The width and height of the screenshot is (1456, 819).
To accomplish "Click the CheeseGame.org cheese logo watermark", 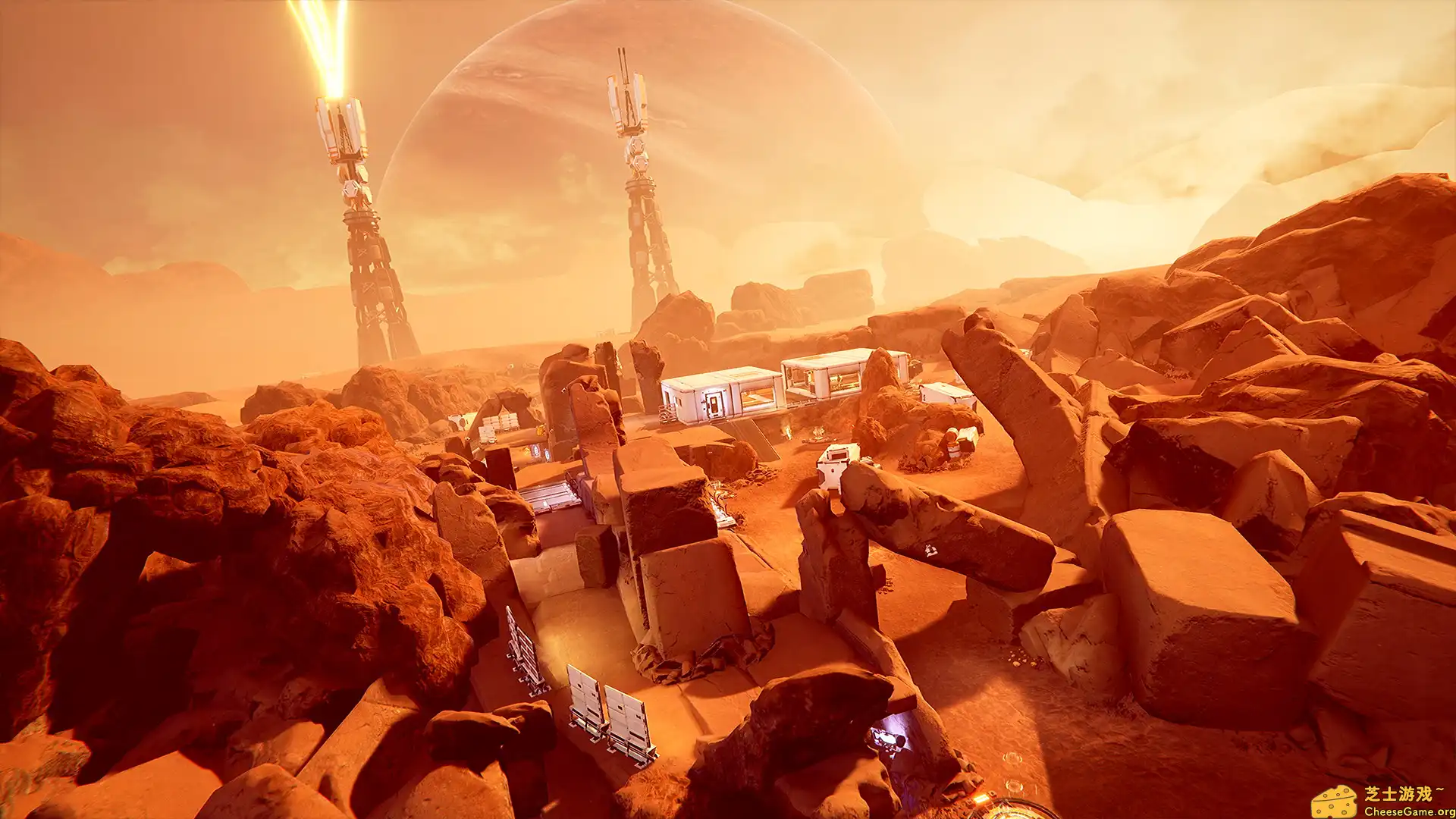I will pos(1335,802).
